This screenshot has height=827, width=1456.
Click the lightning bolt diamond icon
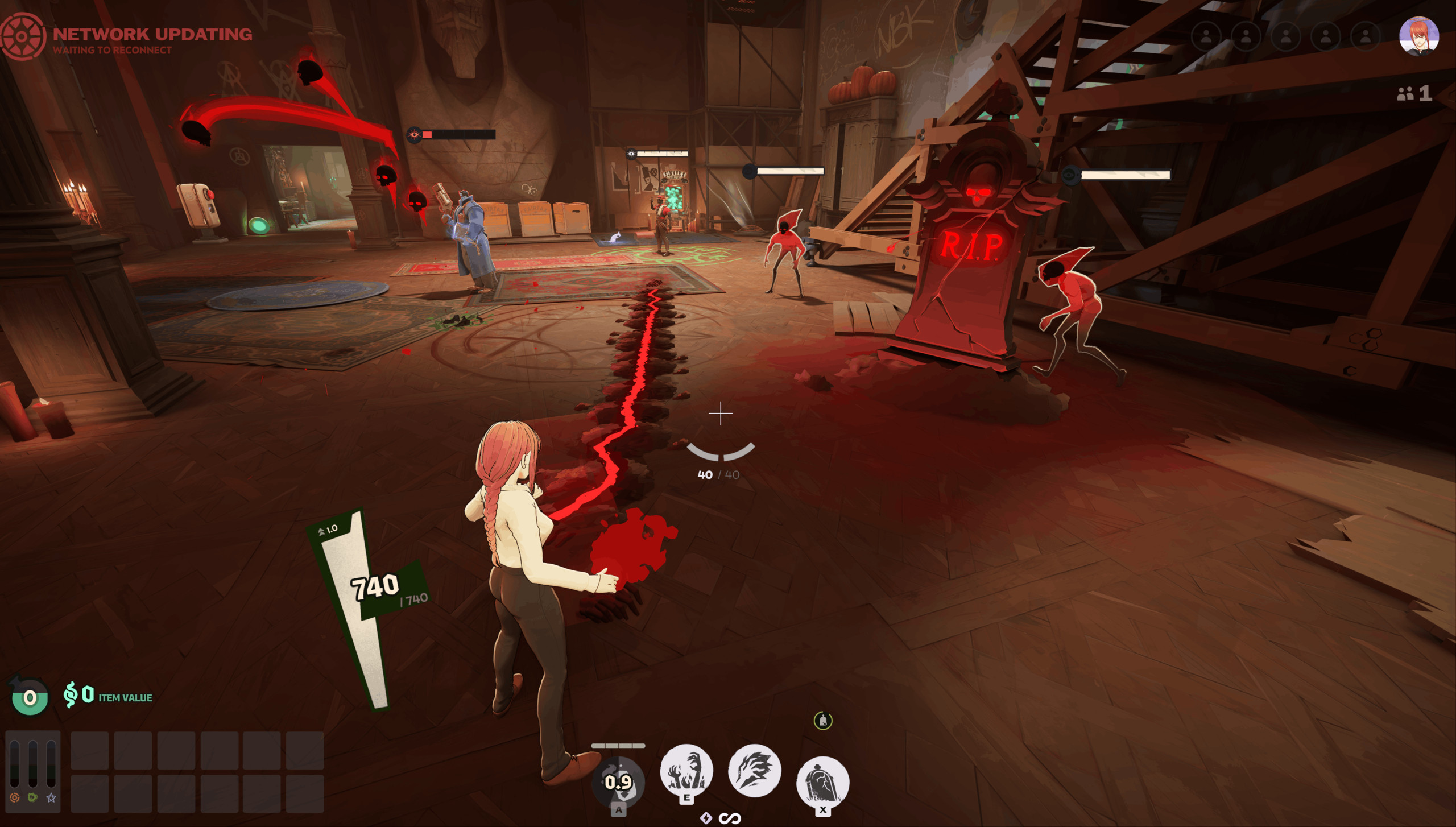tap(706, 818)
